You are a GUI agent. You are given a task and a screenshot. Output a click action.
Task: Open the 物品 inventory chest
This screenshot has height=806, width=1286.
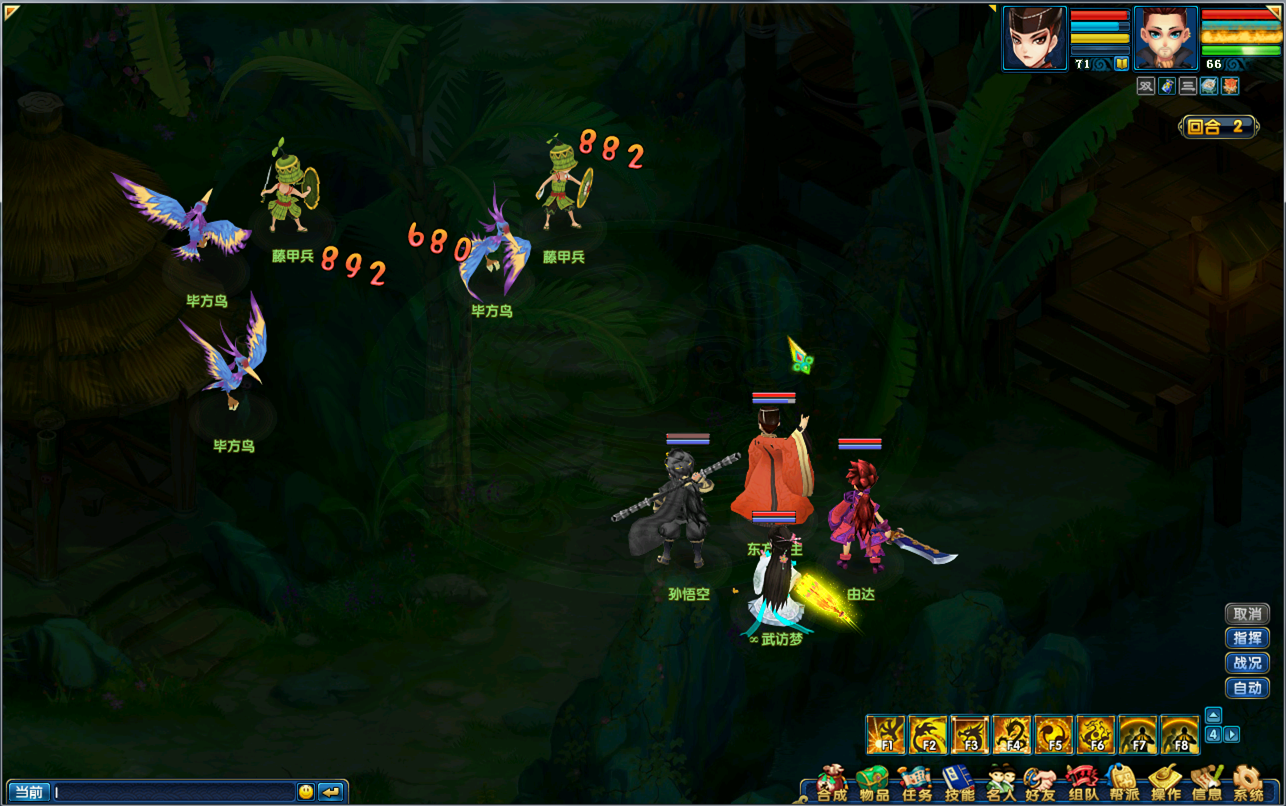coord(874,784)
